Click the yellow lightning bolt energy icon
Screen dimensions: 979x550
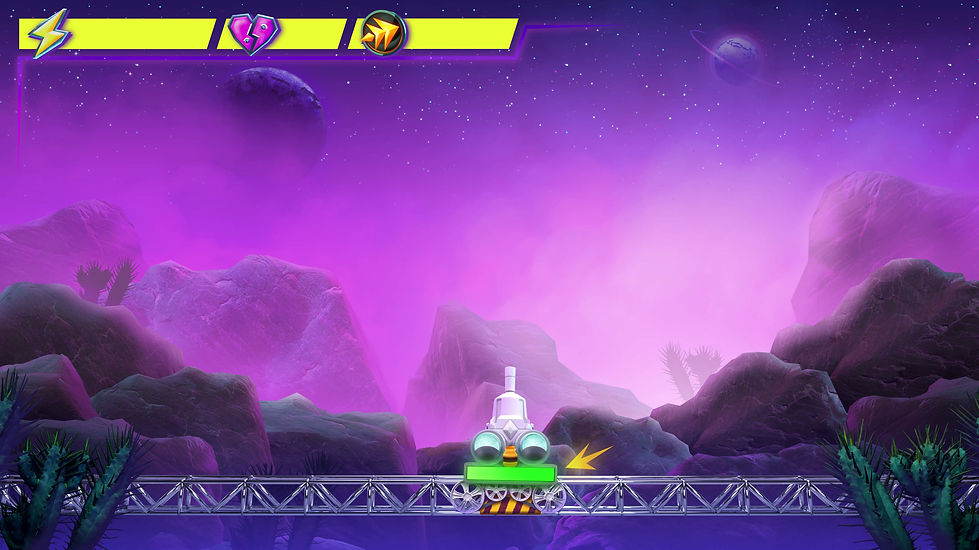tap(47, 34)
